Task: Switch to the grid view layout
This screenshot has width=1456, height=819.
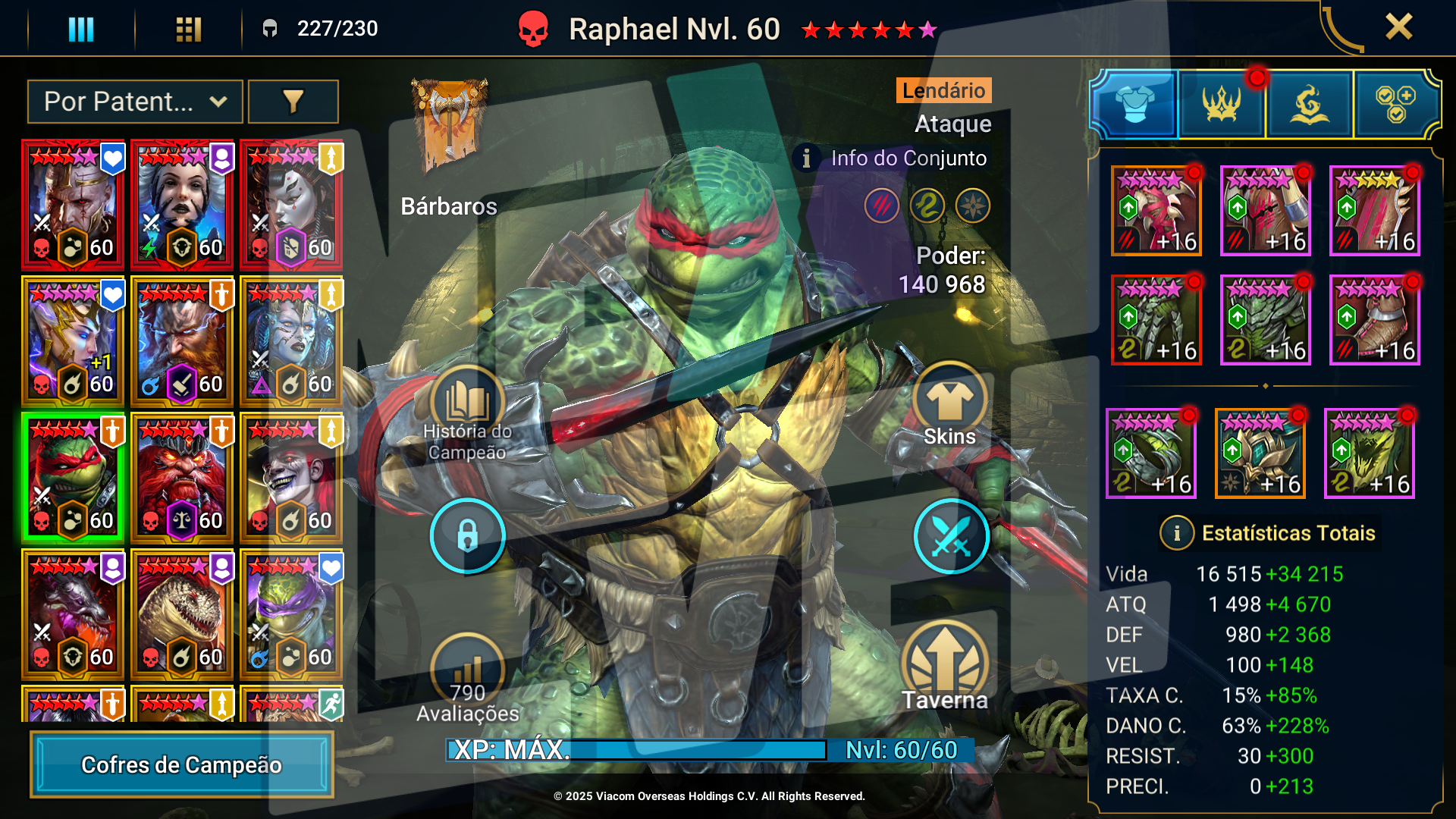Action: [x=188, y=30]
